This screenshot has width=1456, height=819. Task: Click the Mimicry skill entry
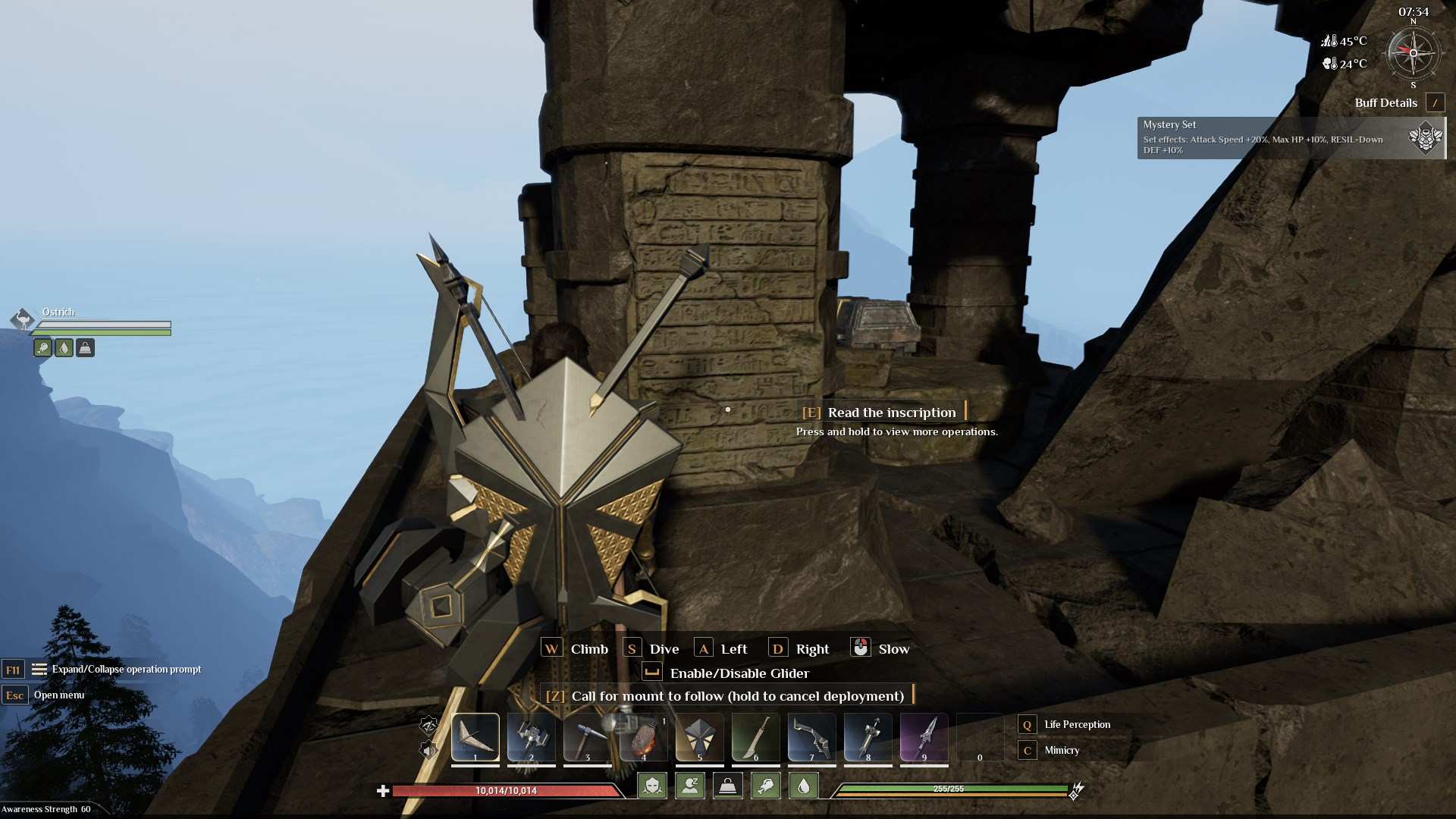coord(1061,751)
